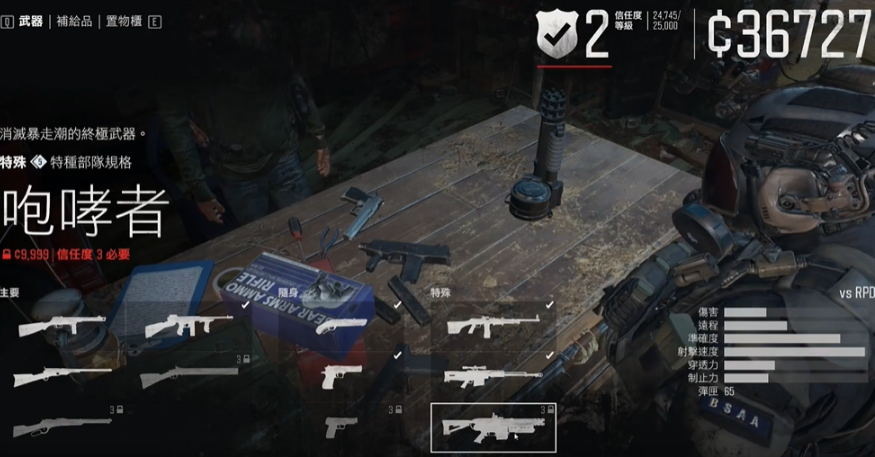This screenshot has height=457, width=875.
Task: Choose the locked lever-action rifle slot
Action: [x=62, y=426]
